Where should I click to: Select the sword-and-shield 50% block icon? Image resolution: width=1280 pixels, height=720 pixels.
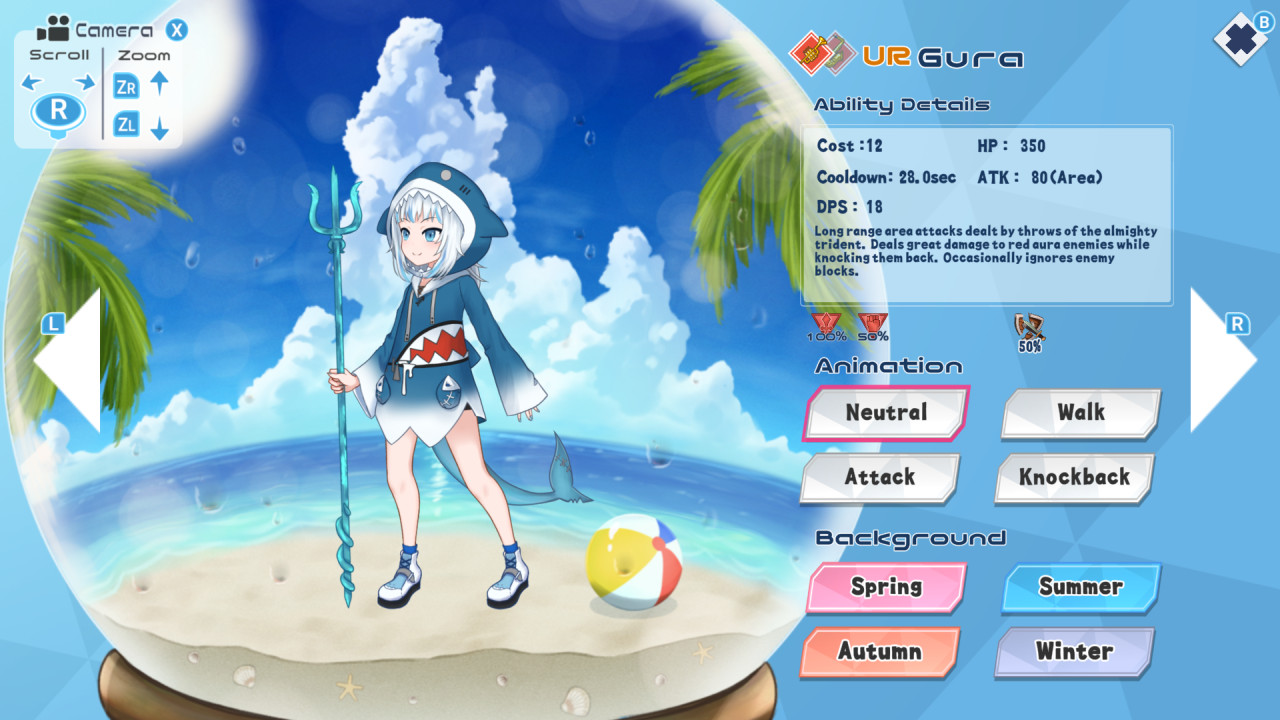(x=1030, y=325)
